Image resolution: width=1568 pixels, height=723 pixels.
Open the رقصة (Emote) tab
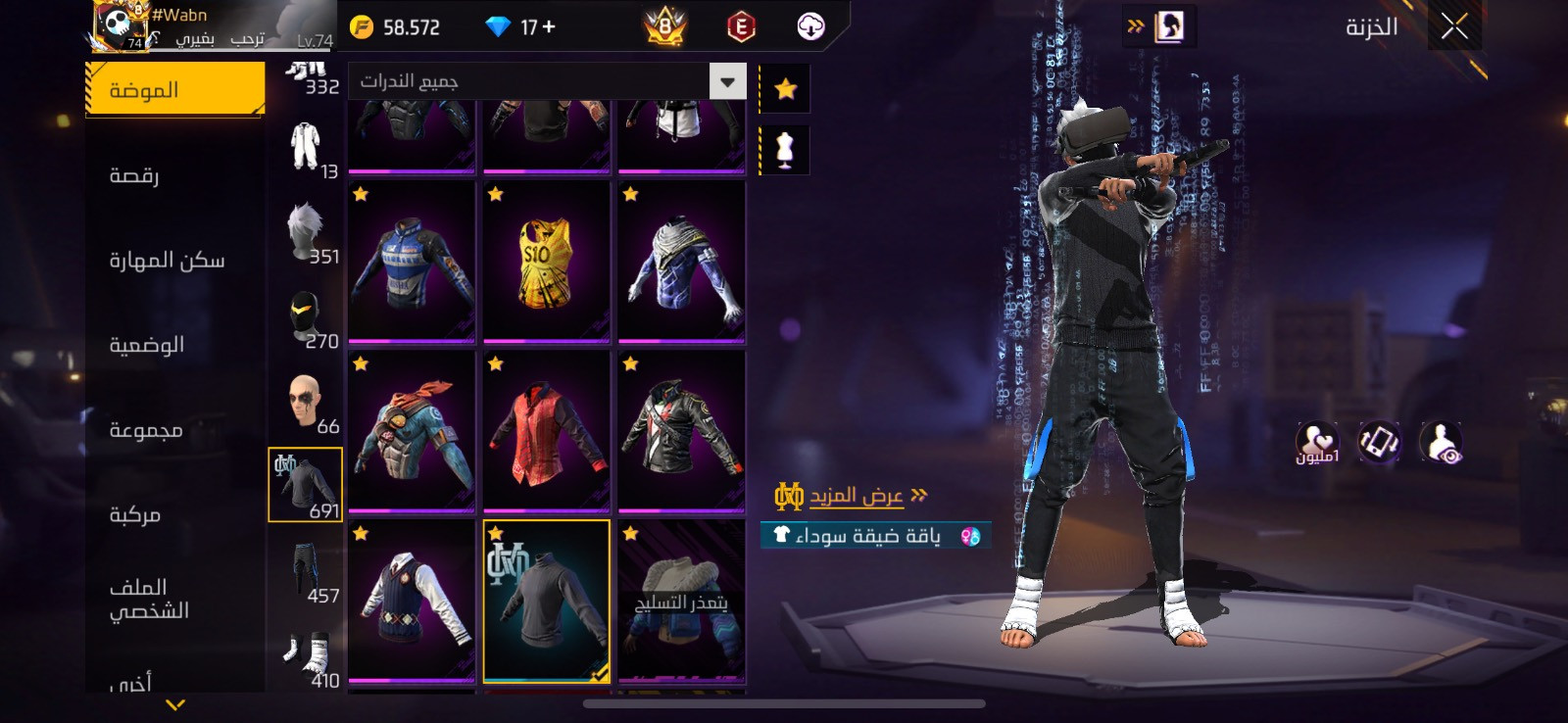[x=135, y=175]
